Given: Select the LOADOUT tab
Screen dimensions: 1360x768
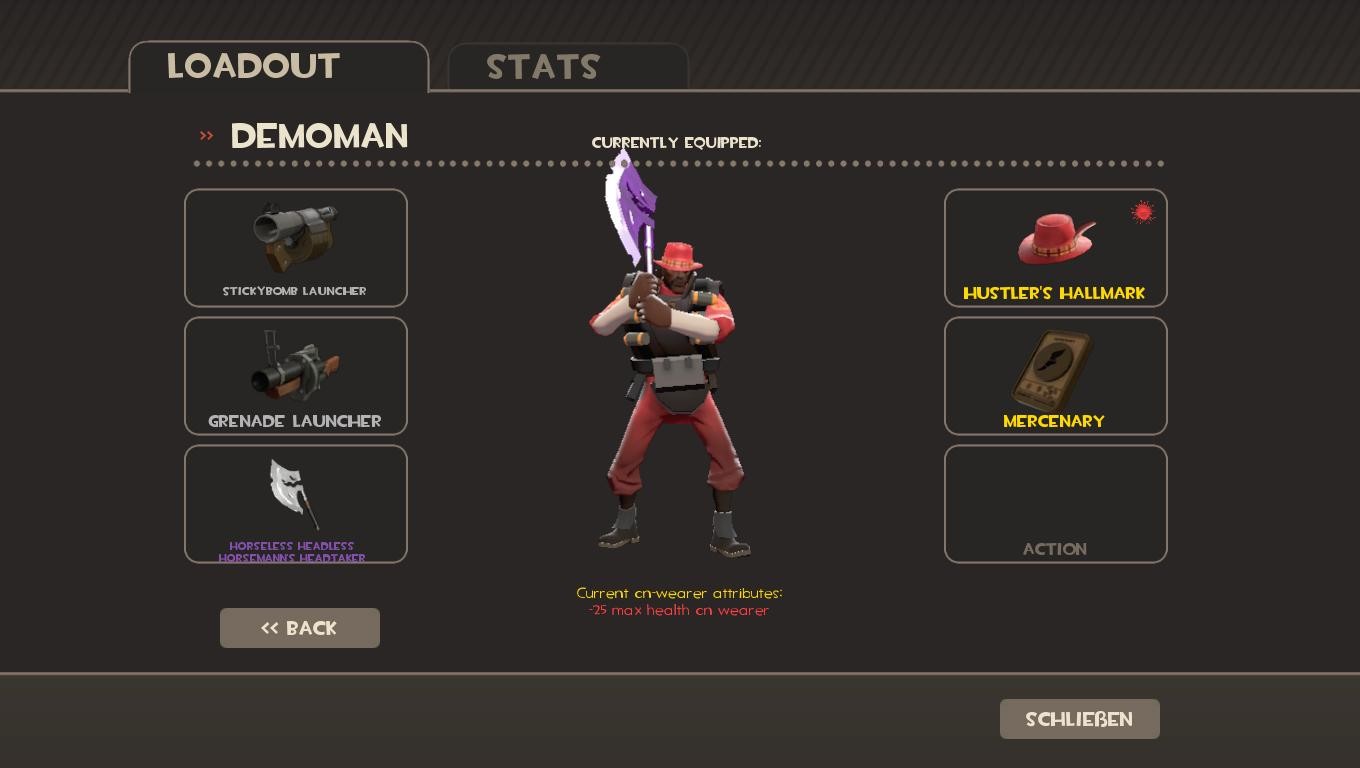Looking at the screenshot, I should click(253, 66).
